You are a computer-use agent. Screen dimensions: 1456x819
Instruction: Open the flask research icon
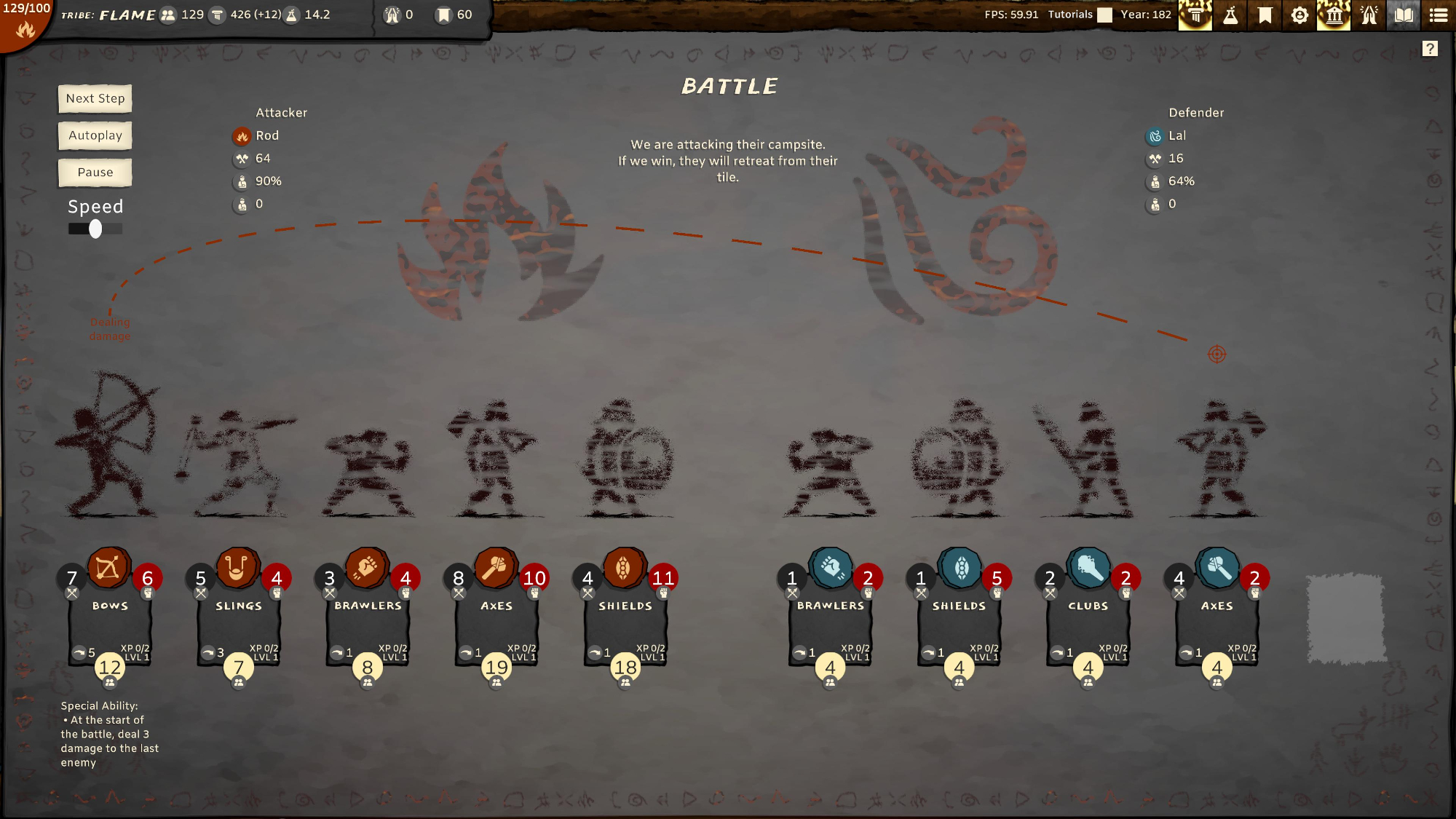click(1230, 15)
